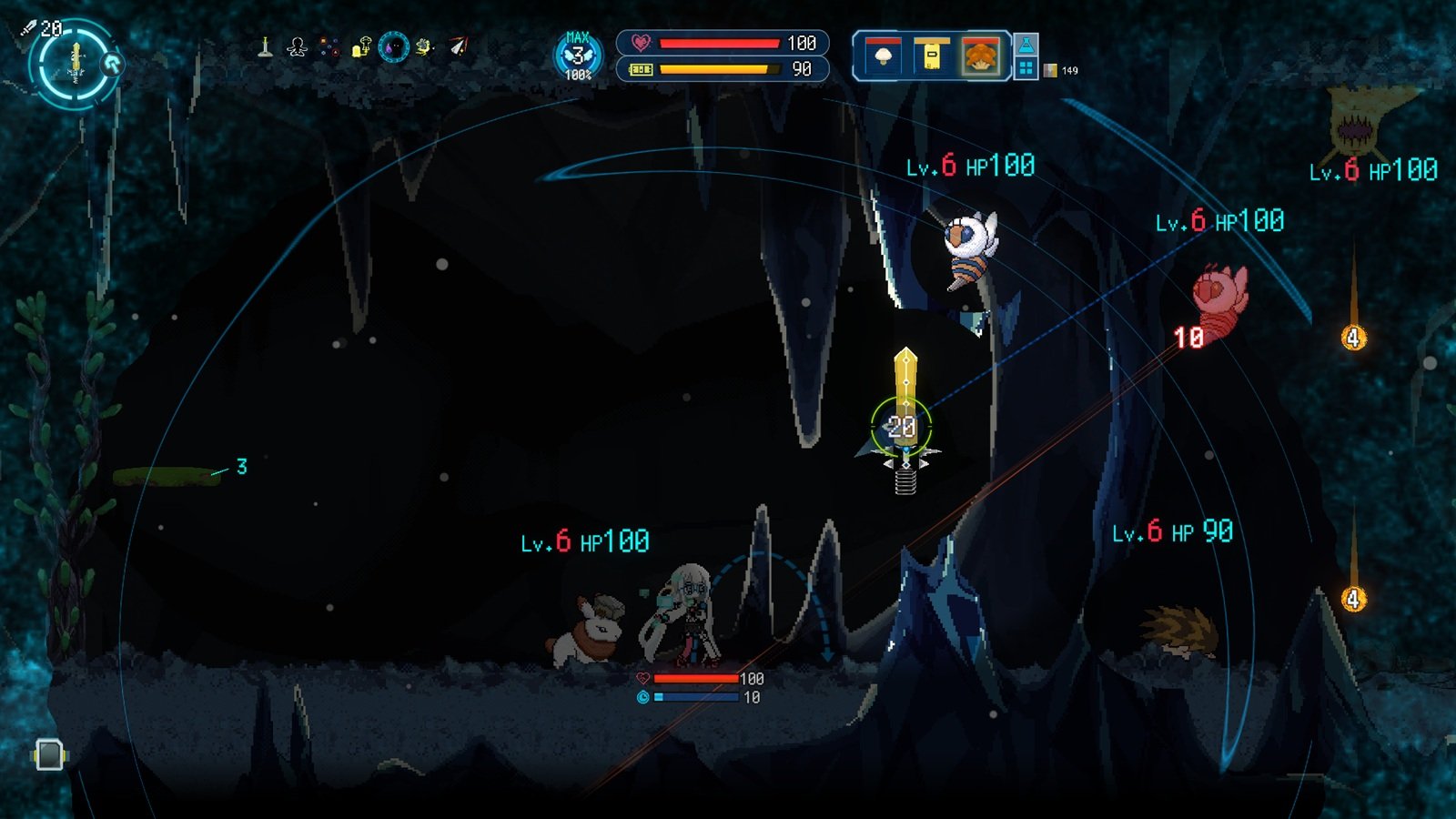Open the four-square grid inventory button
Viewport: 1456px width, 819px height.
1026,68
